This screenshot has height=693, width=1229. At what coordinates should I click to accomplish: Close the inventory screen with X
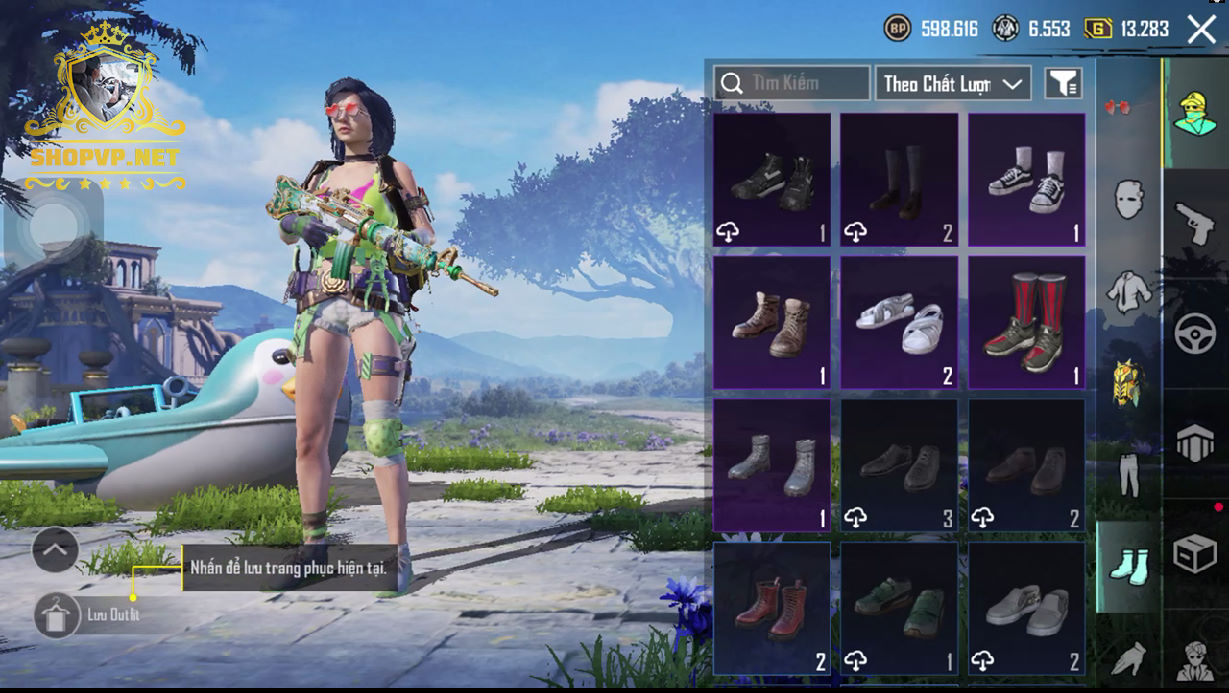point(1201,30)
